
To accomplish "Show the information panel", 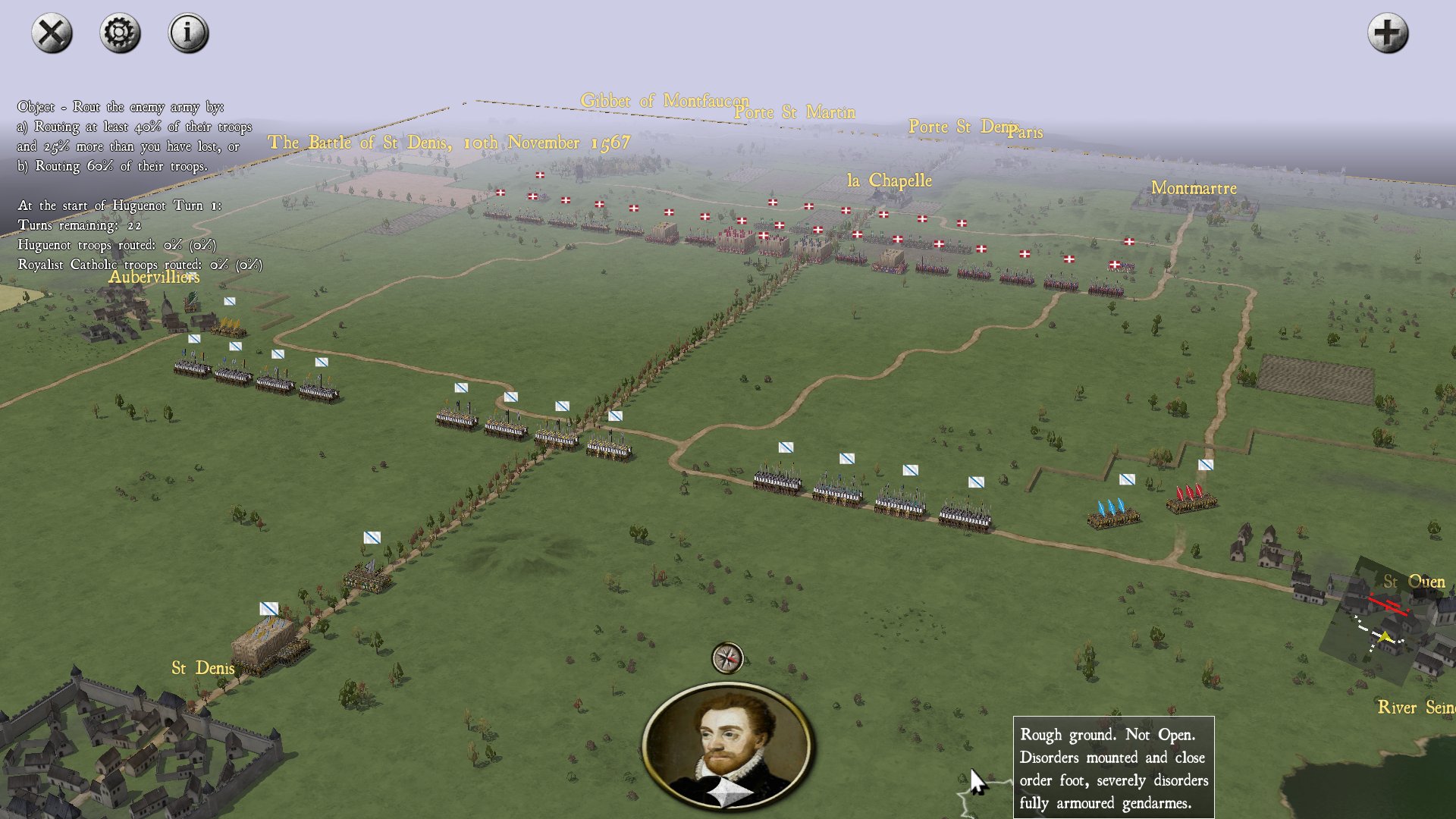I will coord(188,33).
